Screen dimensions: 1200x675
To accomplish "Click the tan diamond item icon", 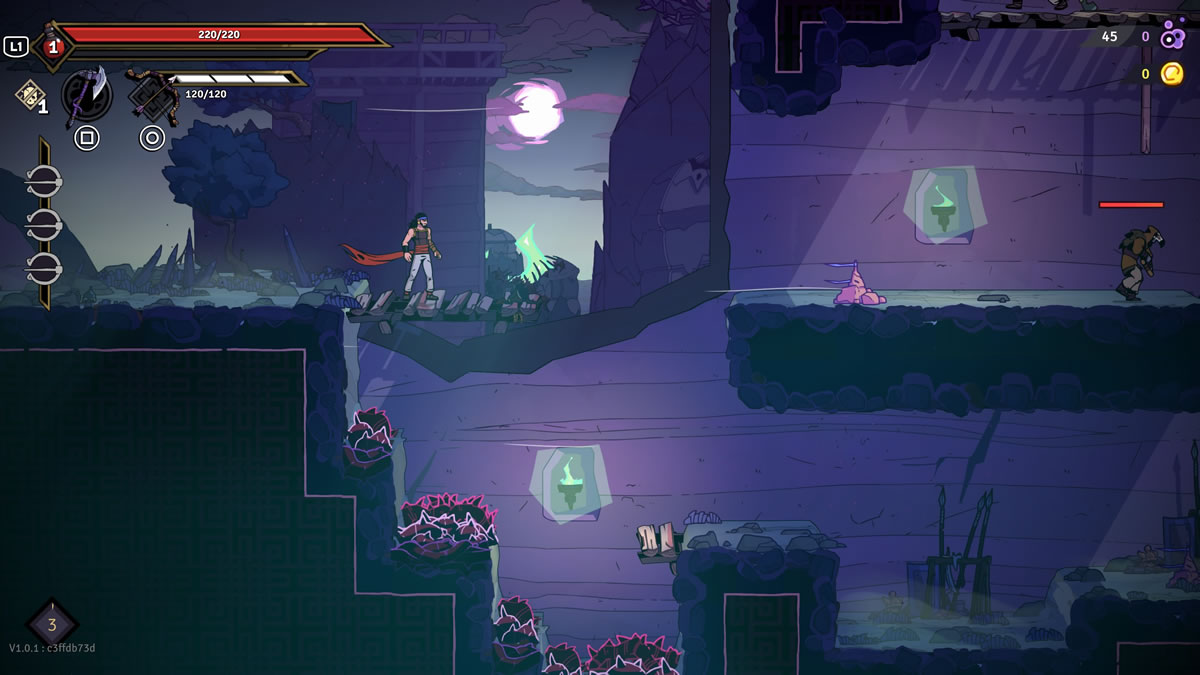I will pos(27,93).
